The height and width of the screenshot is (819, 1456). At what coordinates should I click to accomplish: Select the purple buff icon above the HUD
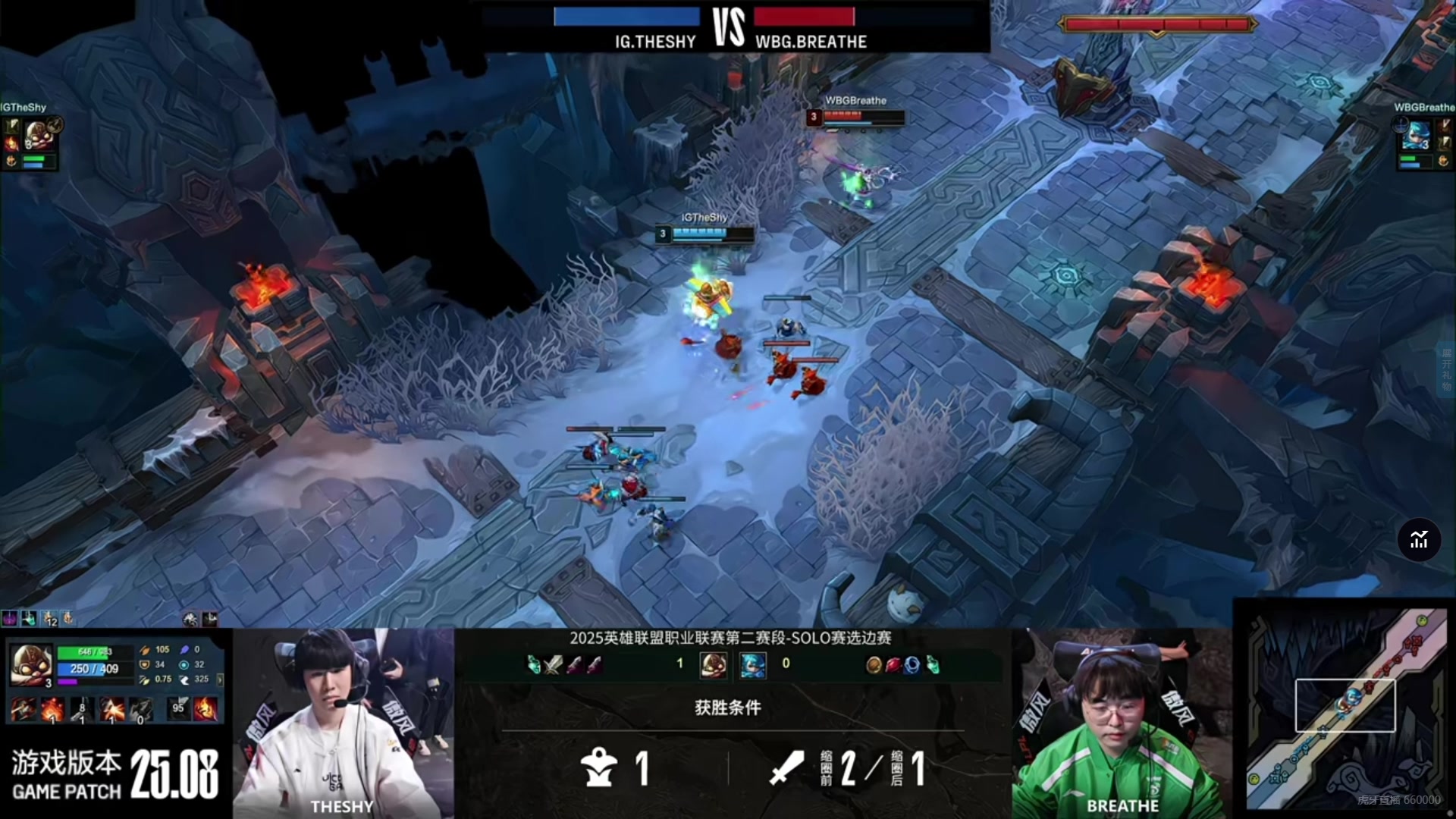point(9,619)
